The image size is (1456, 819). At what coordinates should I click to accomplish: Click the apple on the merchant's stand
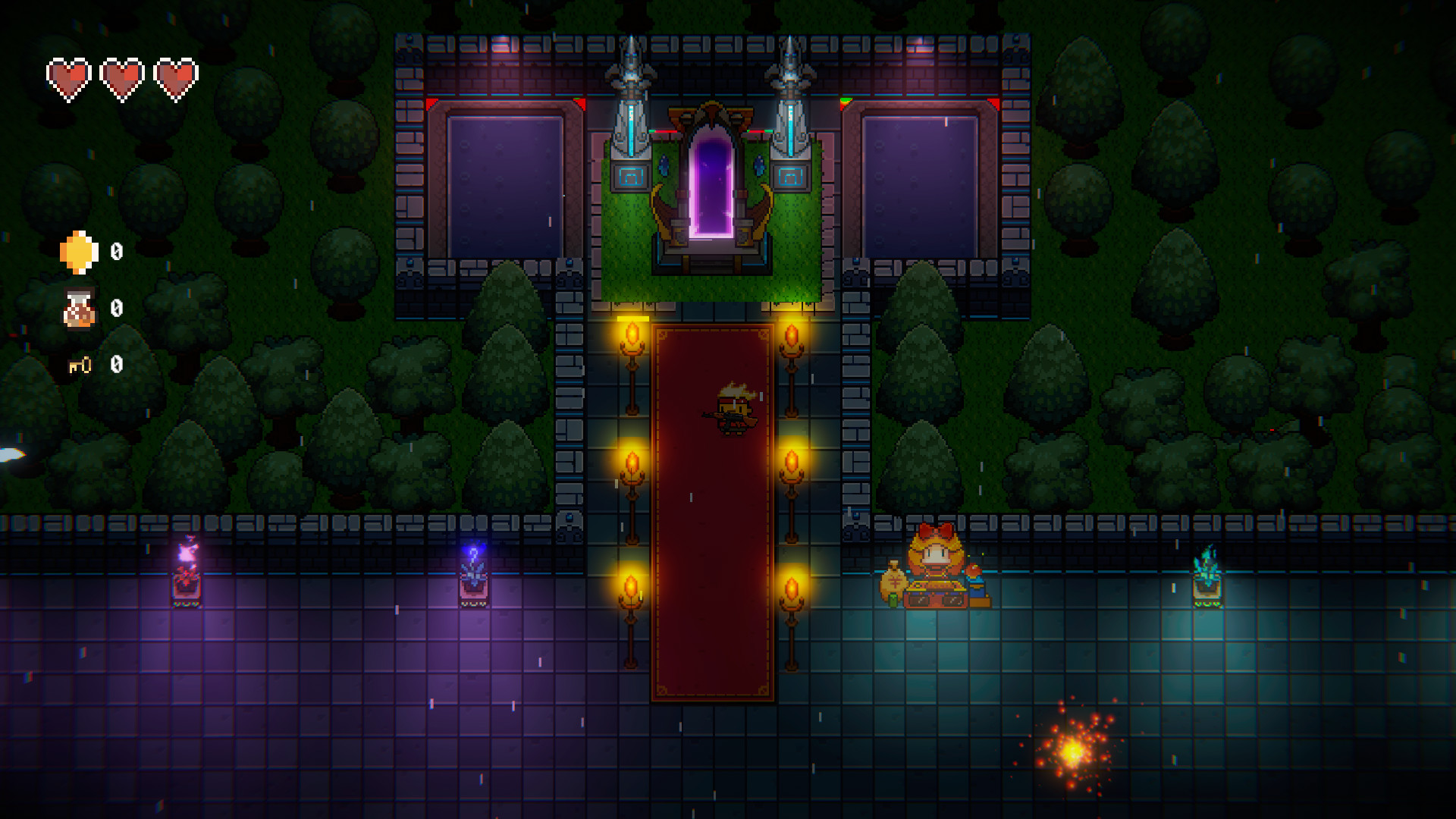[x=973, y=570]
